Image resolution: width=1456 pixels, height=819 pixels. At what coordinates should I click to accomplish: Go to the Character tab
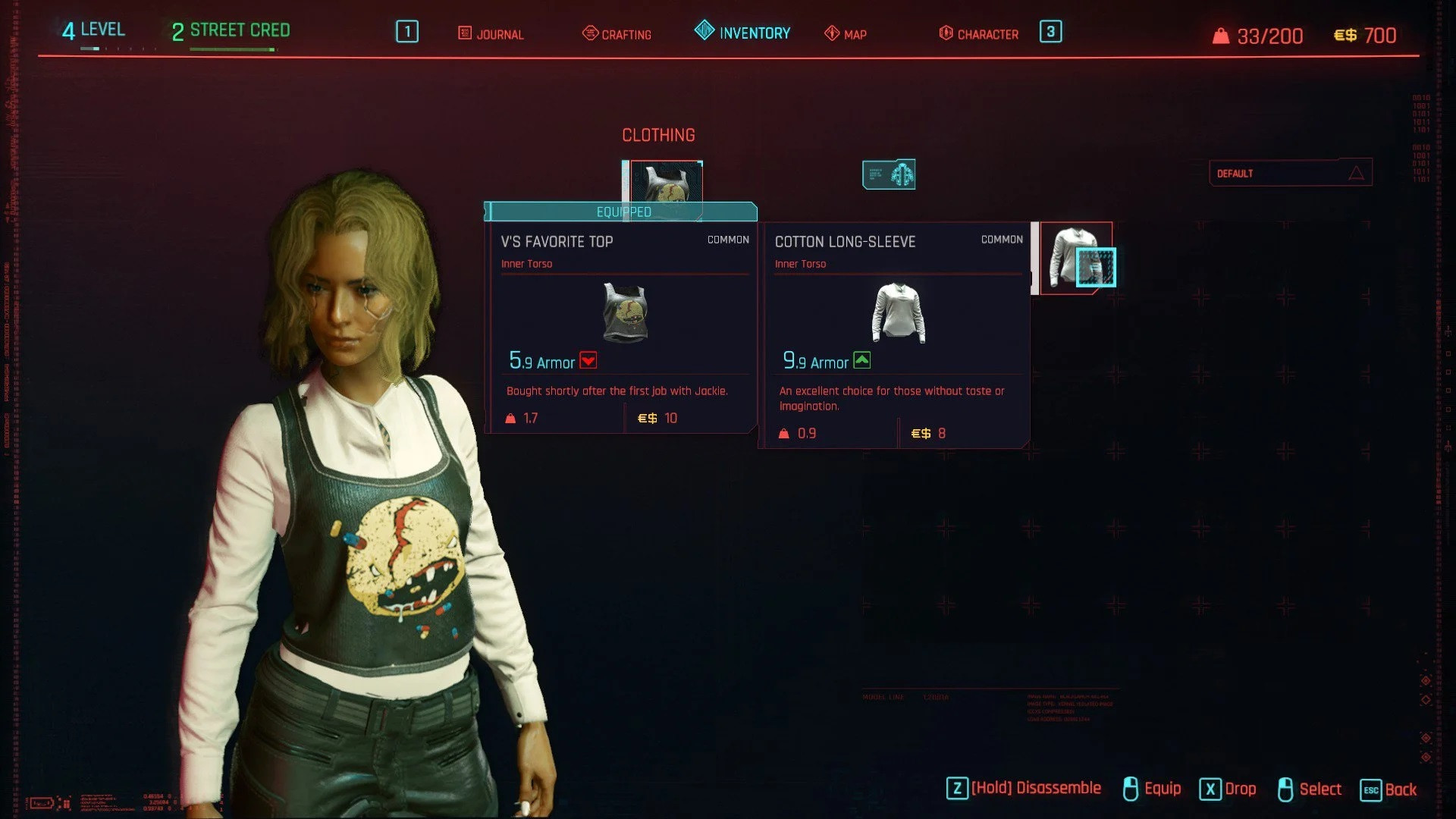click(979, 34)
